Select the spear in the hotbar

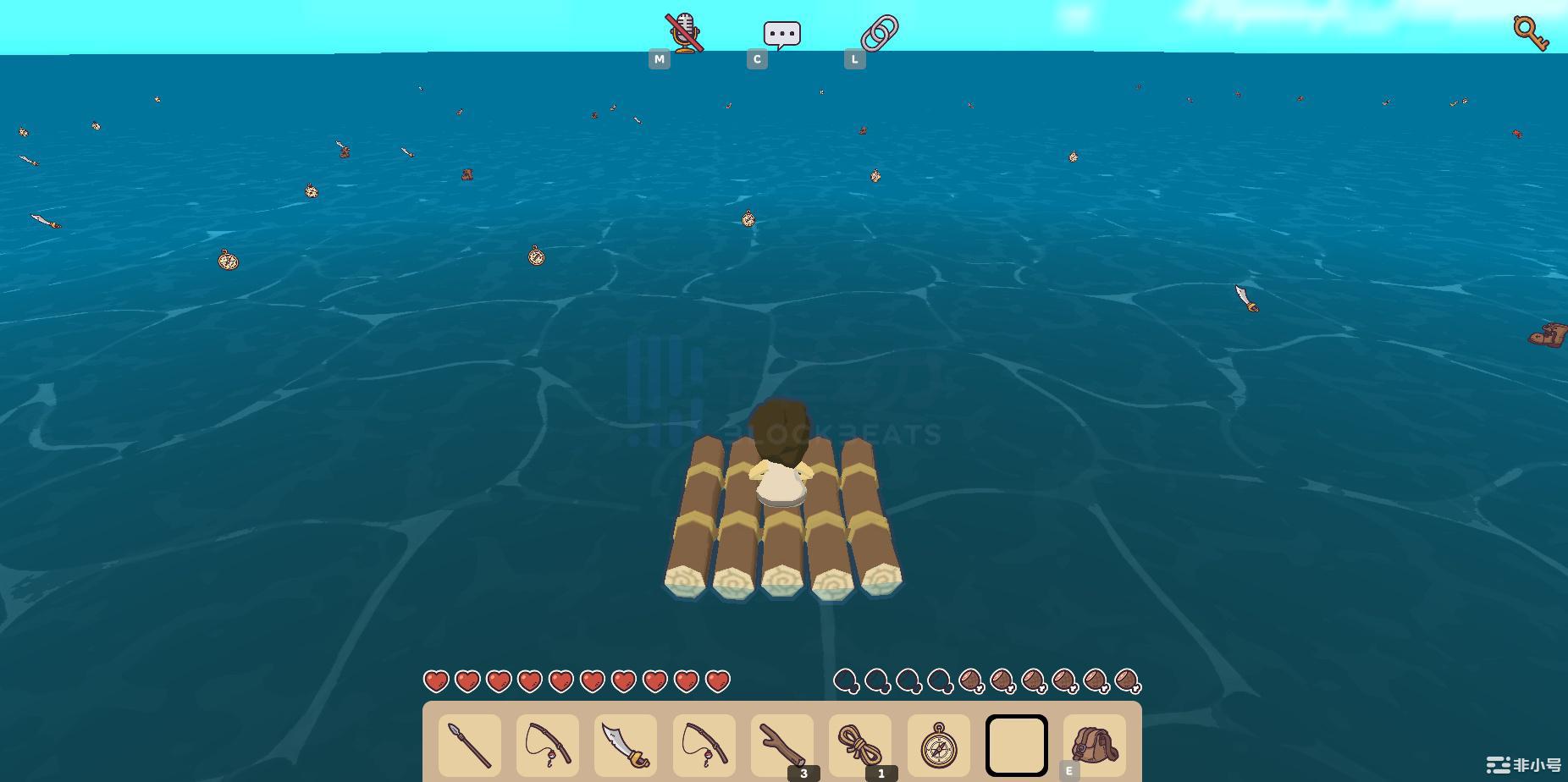pyautogui.click(x=469, y=745)
